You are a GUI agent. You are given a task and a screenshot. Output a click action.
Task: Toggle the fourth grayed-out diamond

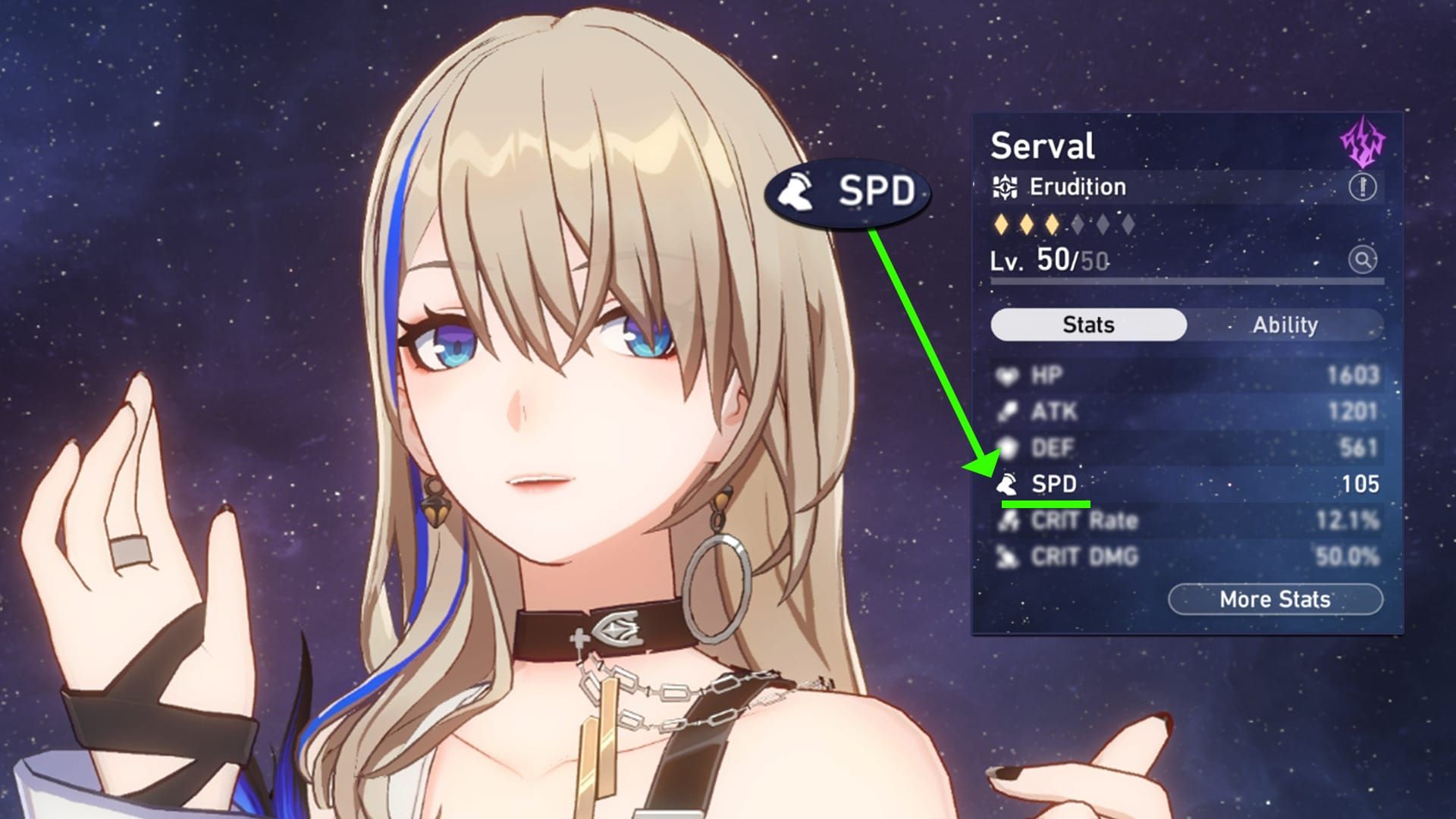(1078, 224)
